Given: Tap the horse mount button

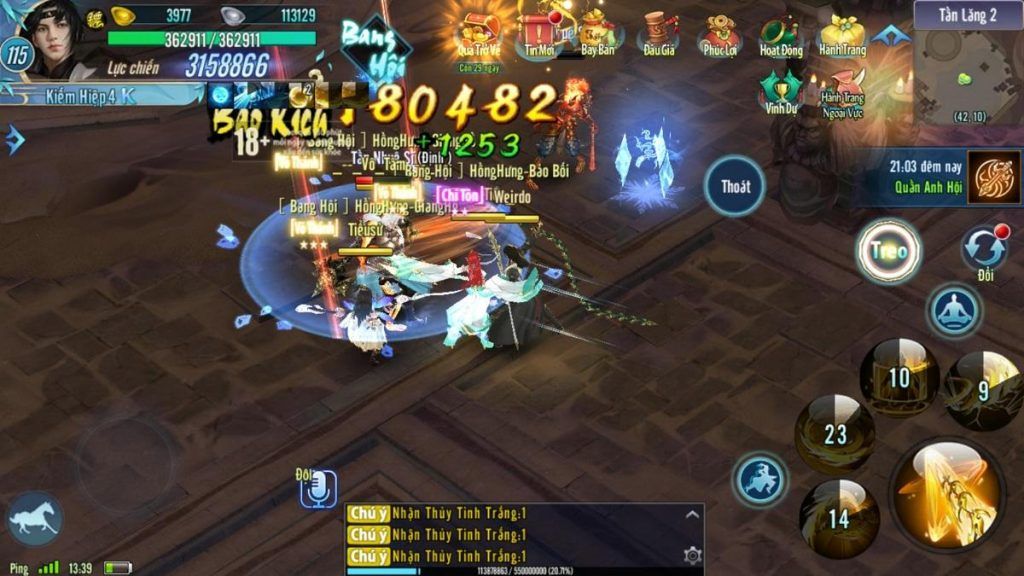Looking at the screenshot, I should [x=35, y=519].
